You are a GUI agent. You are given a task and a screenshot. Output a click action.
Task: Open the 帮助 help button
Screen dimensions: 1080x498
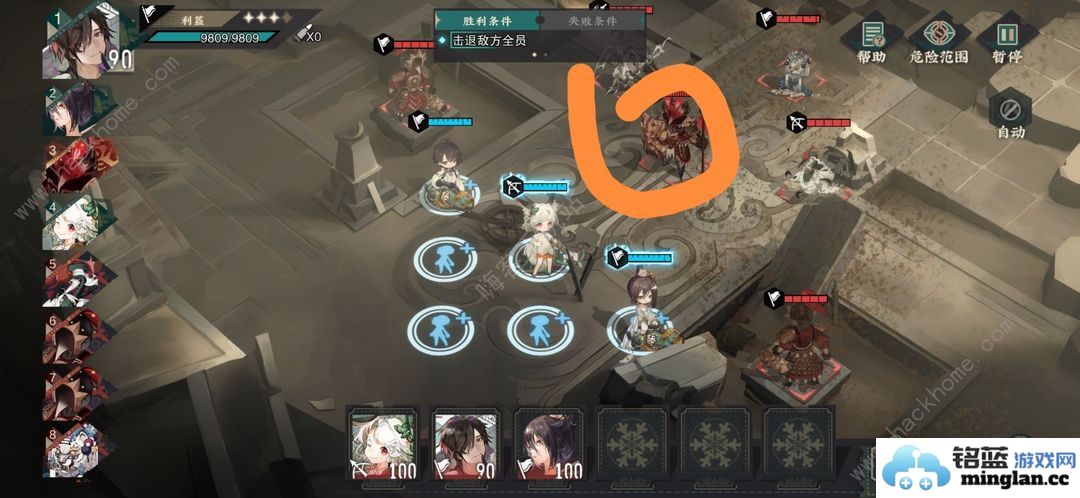coord(872,42)
